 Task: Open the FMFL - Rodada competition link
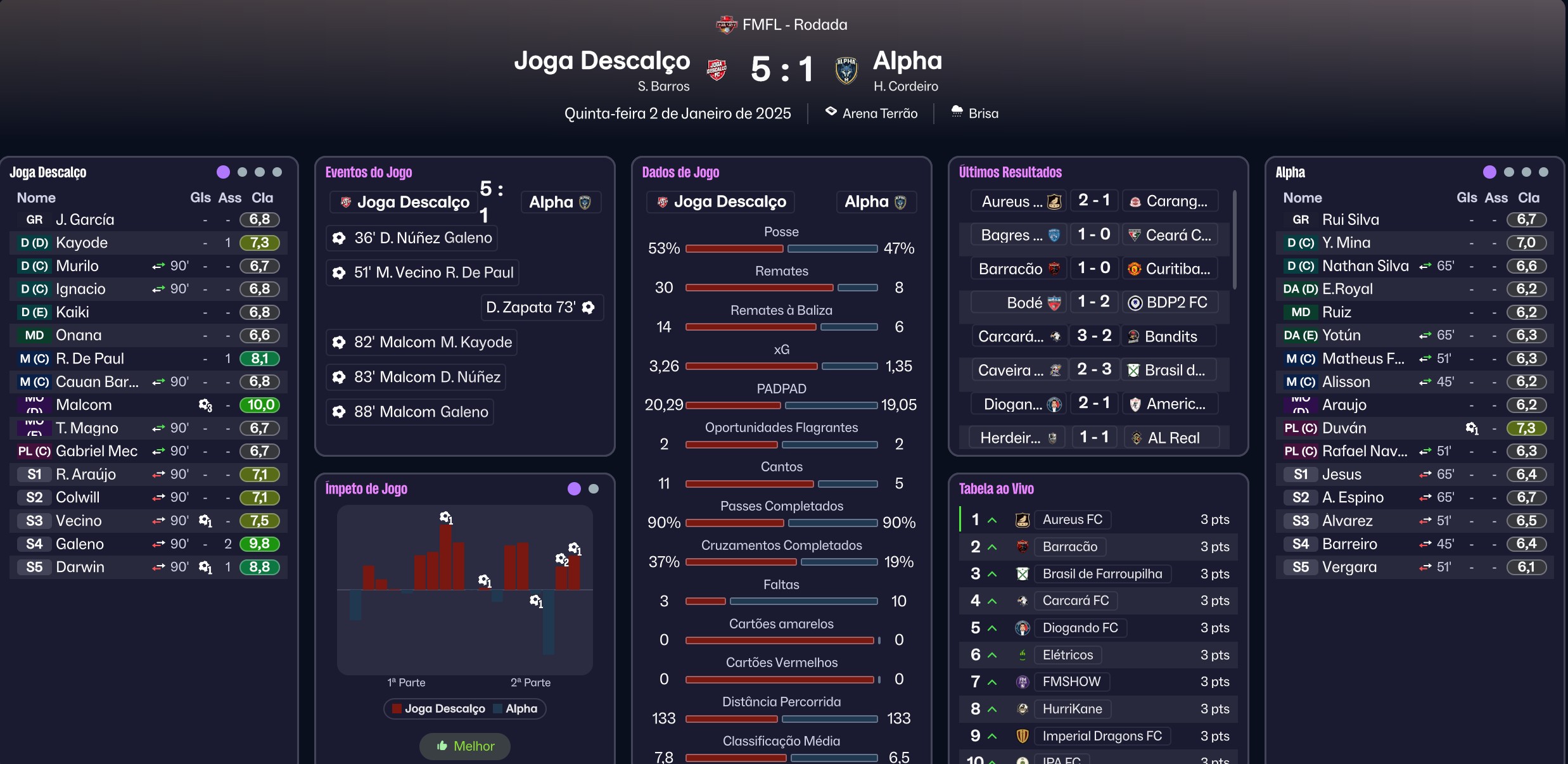tap(794, 25)
